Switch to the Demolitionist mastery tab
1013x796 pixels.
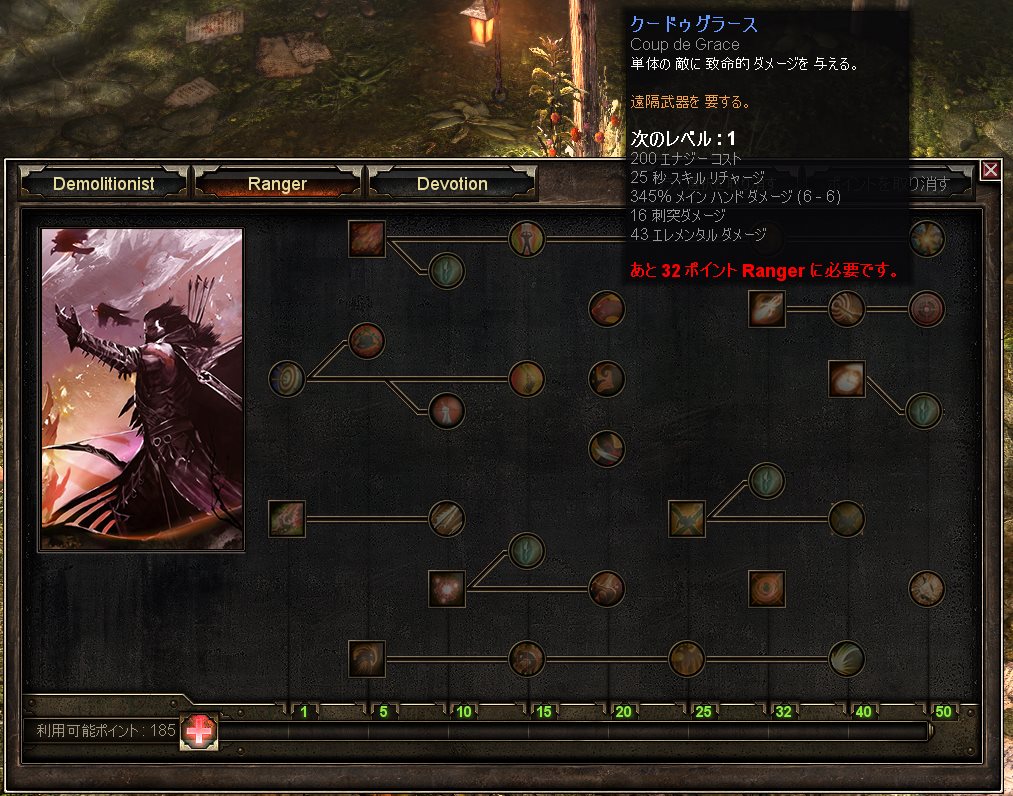click(x=104, y=184)
